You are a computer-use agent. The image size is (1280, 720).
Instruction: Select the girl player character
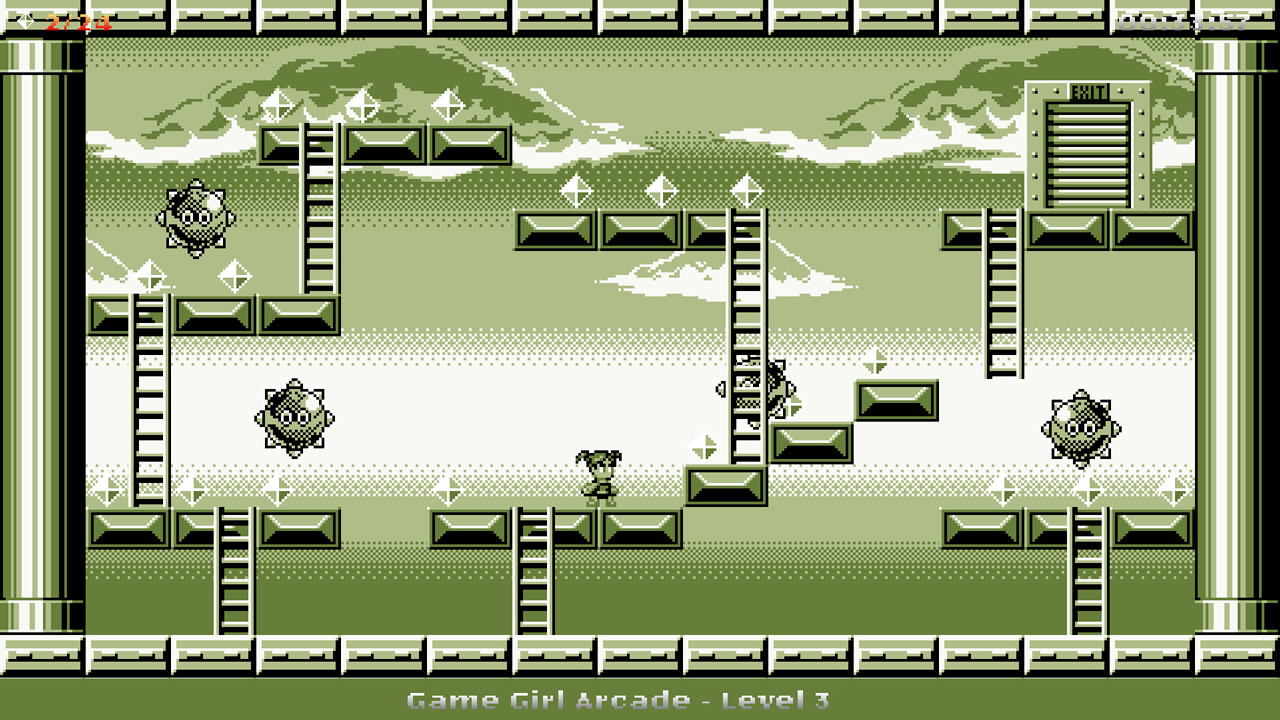tap(600, 478)
